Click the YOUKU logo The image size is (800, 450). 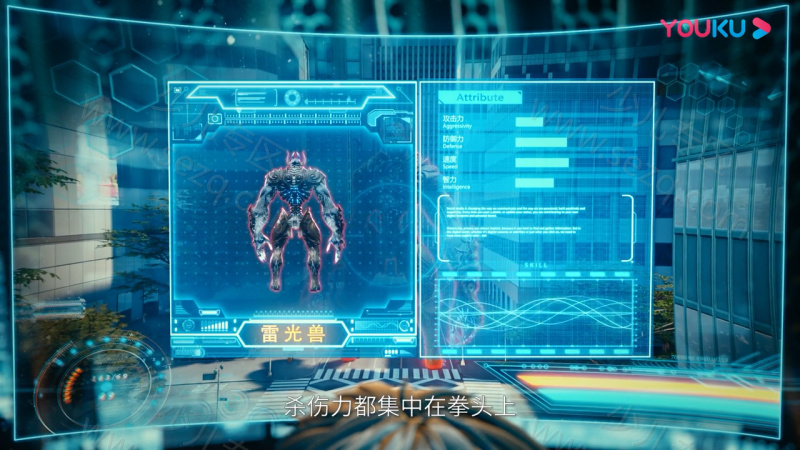tap(715, 28)
